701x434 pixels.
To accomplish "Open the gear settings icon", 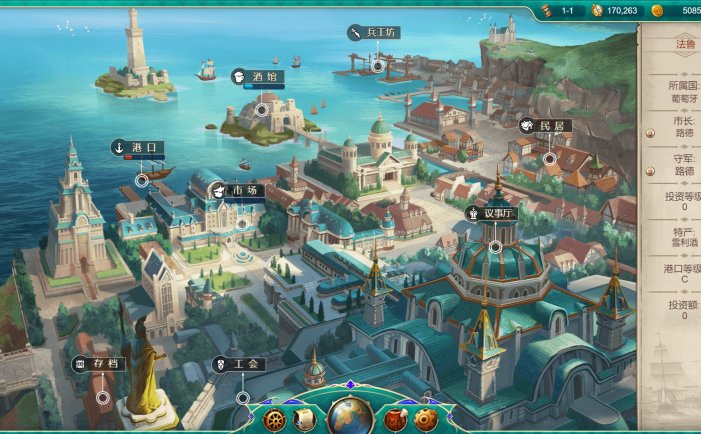I will 426,419.
